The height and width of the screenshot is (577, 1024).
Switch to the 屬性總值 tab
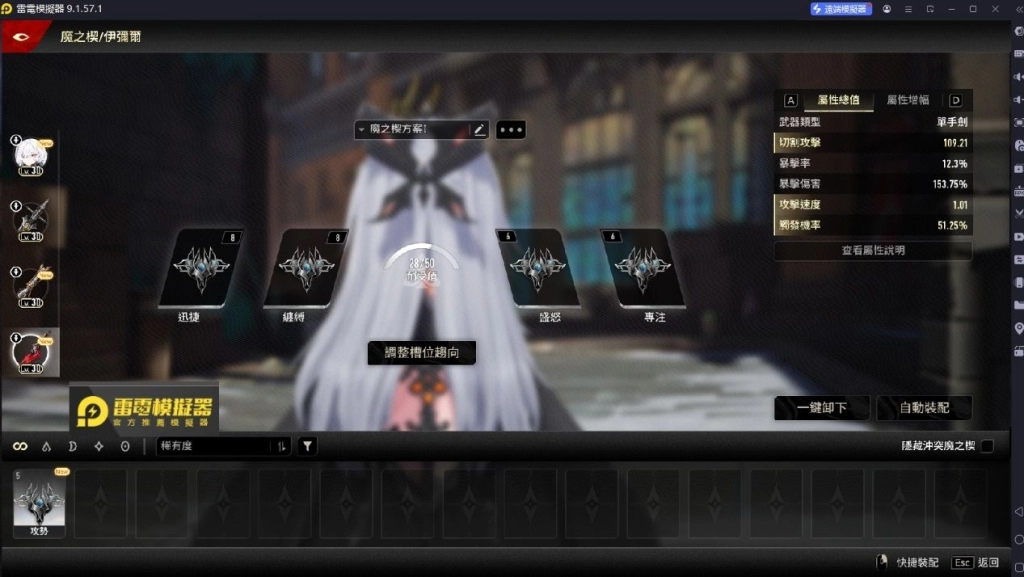pos(838,100)
